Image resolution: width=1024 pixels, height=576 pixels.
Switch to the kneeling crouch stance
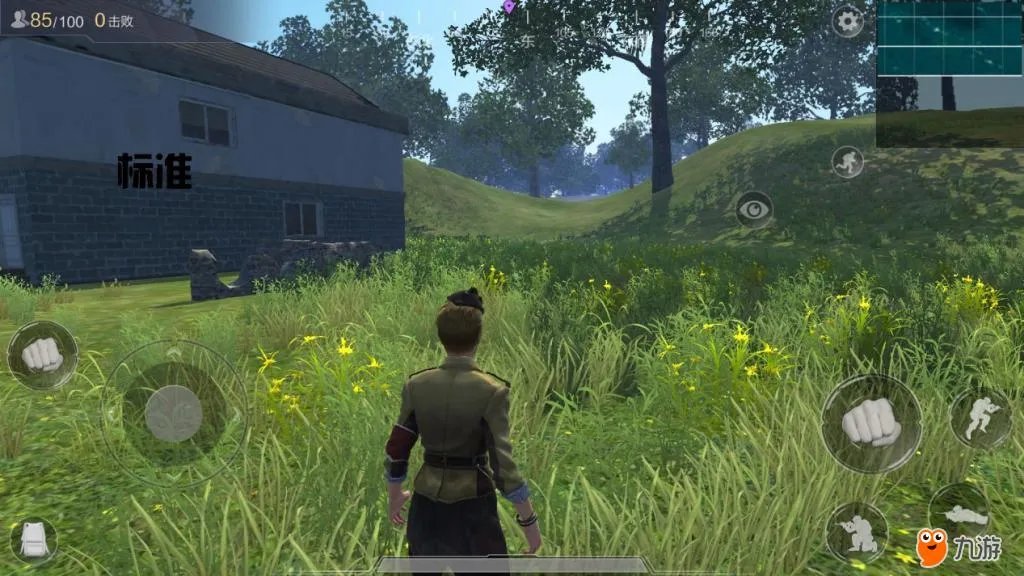[856, 531]
